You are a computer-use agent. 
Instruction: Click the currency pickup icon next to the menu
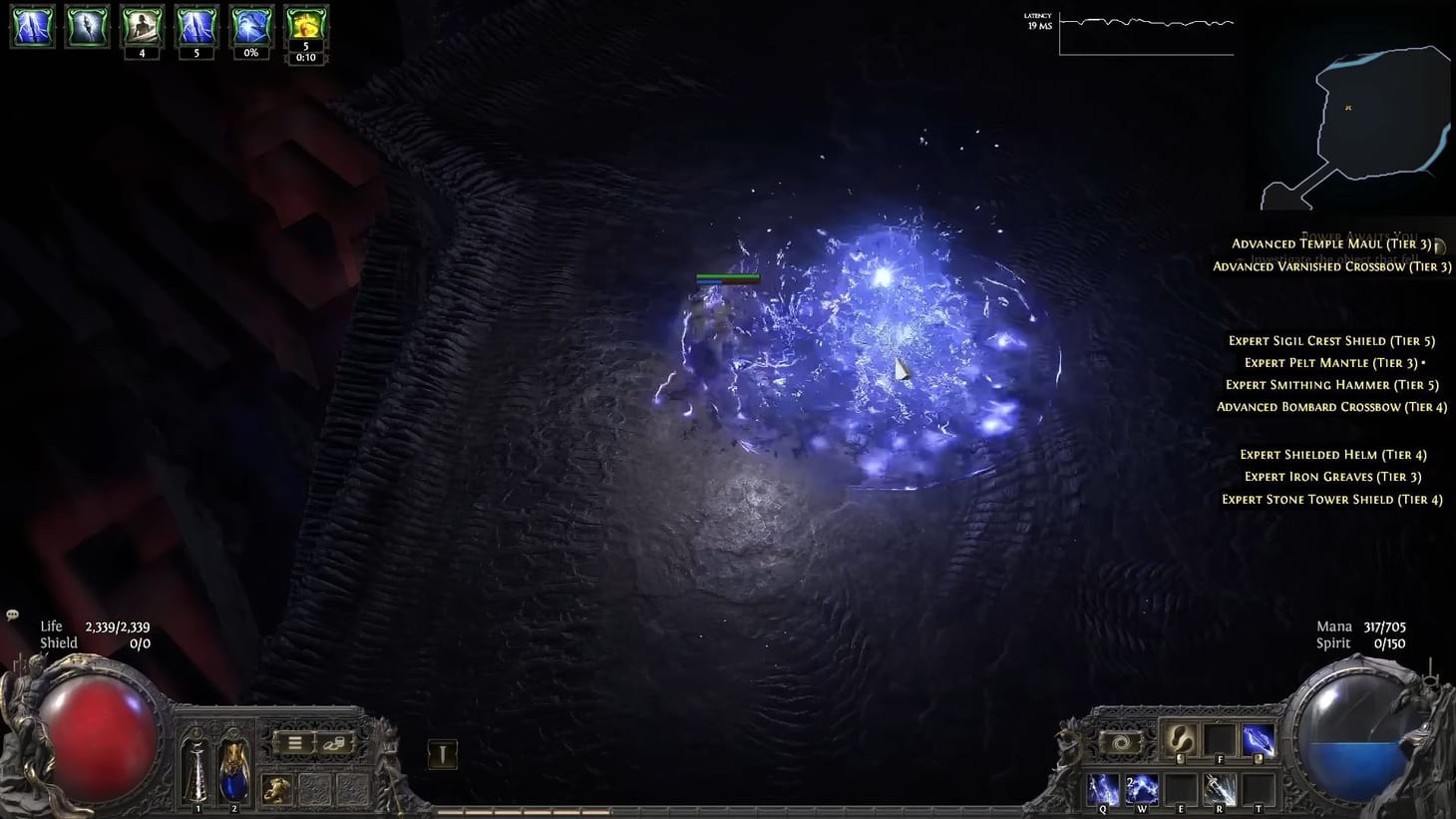(335, 743)
